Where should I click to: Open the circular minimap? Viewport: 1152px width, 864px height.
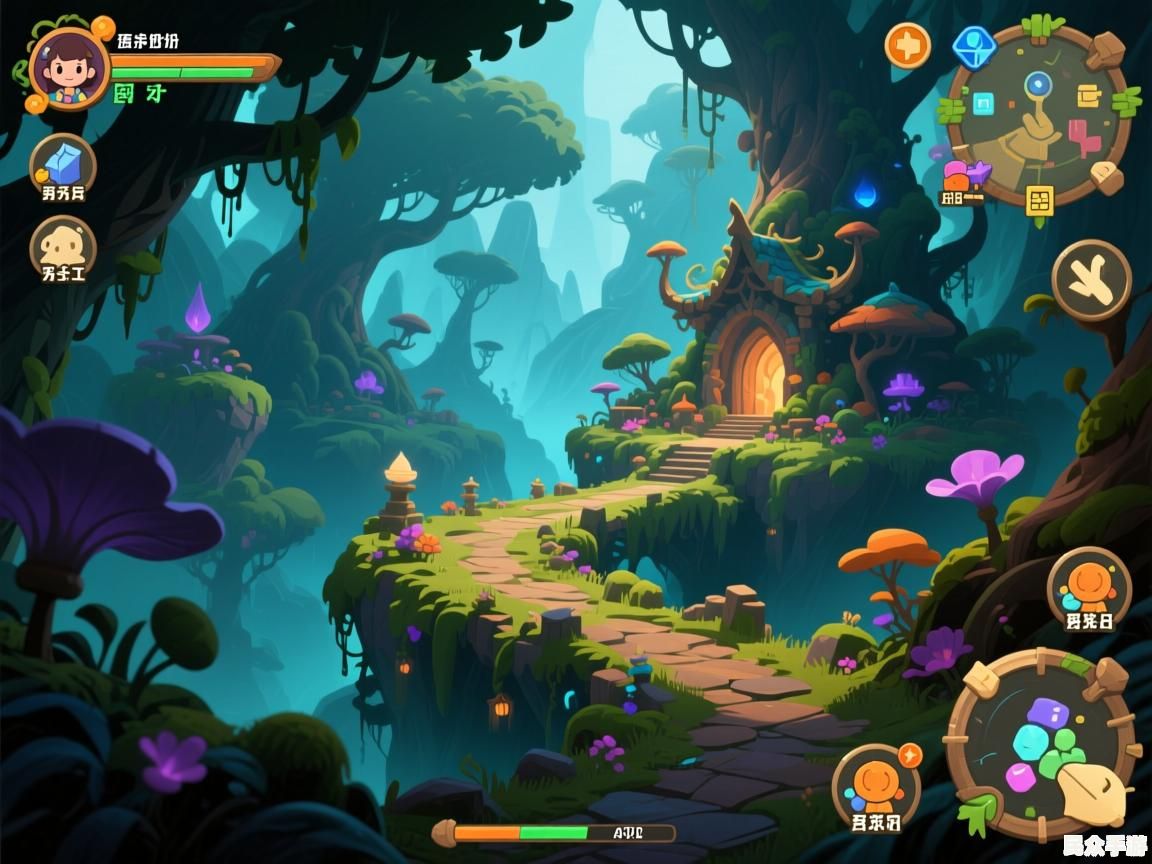tap(1039, 115)
